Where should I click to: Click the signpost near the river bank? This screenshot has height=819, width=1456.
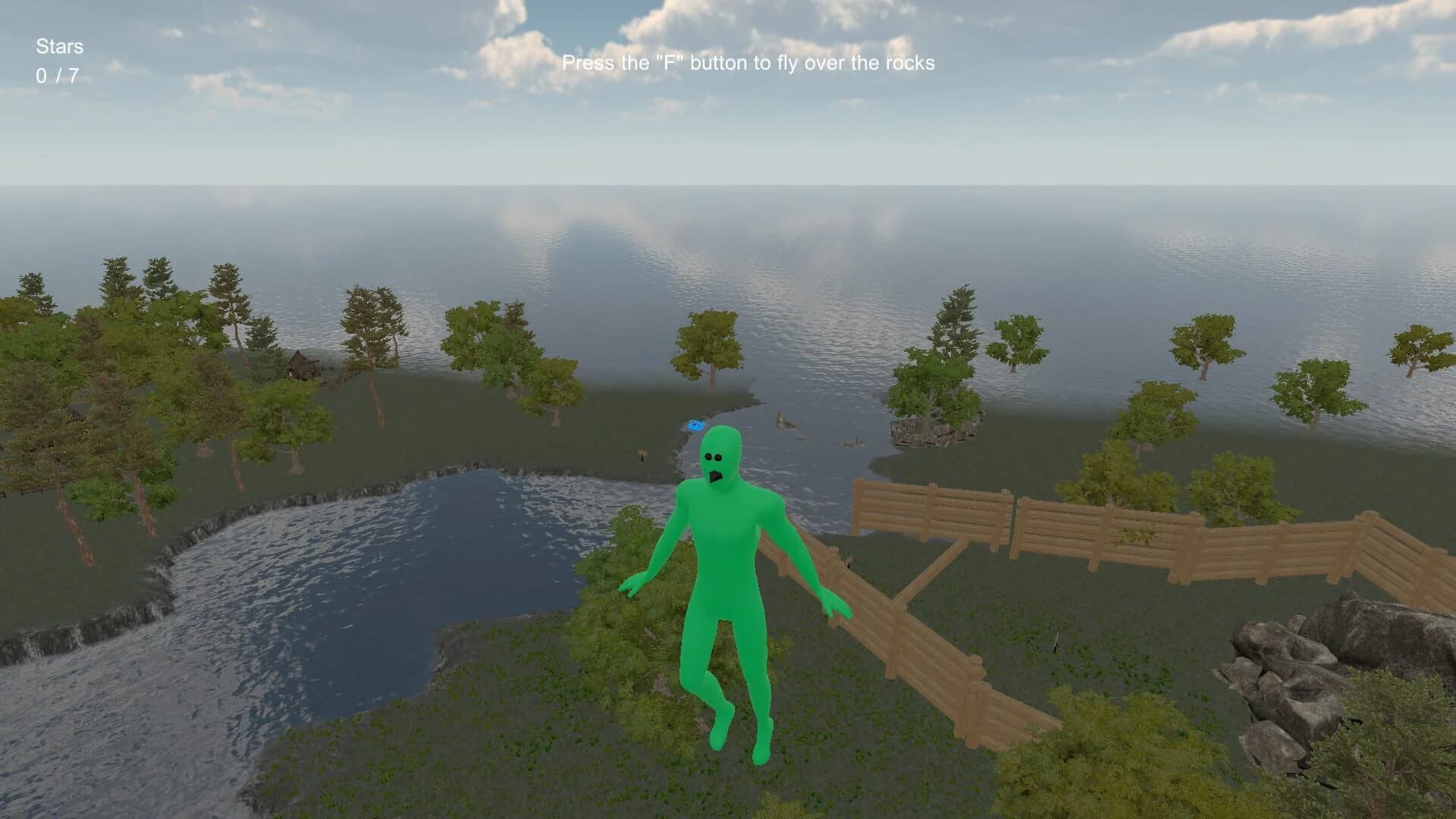click(x=640, y=456)
